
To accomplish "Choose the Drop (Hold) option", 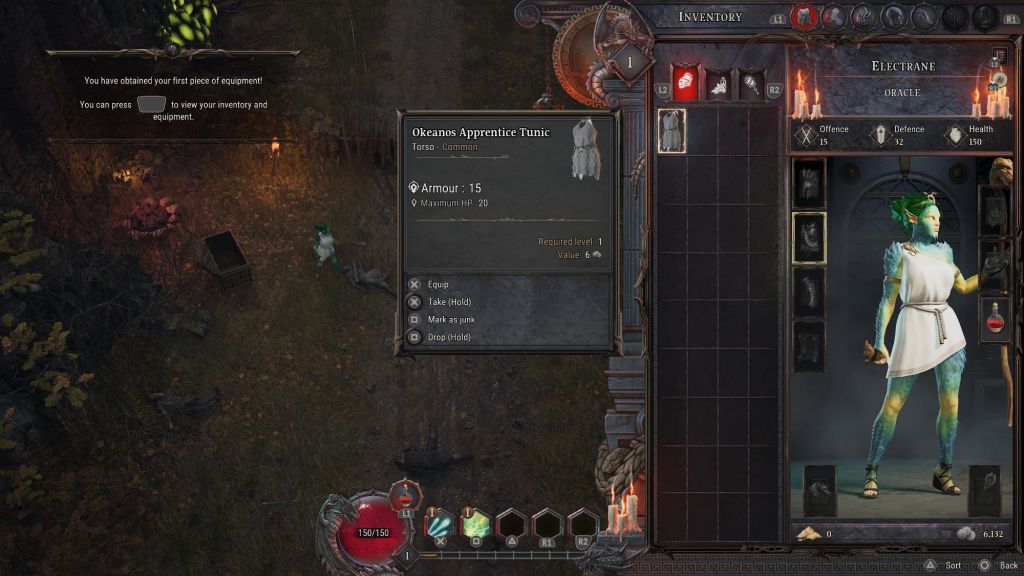I will (x=441, y=337).
